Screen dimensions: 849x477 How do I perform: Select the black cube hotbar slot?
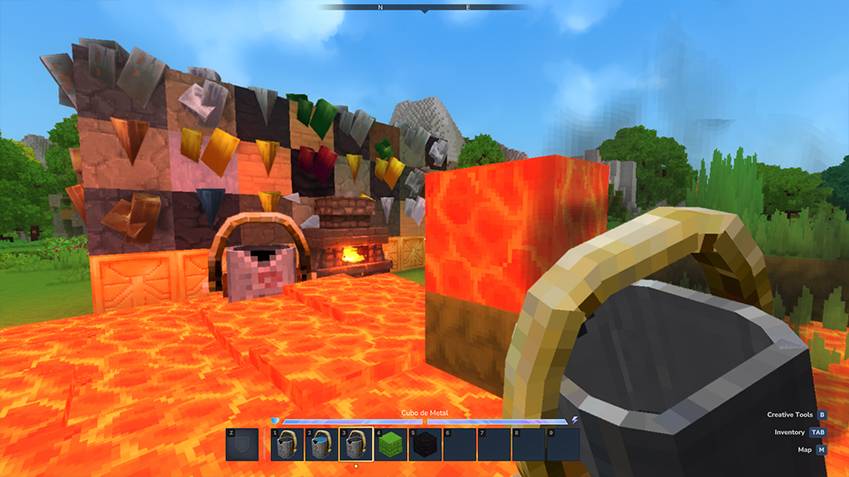[425, 445]
